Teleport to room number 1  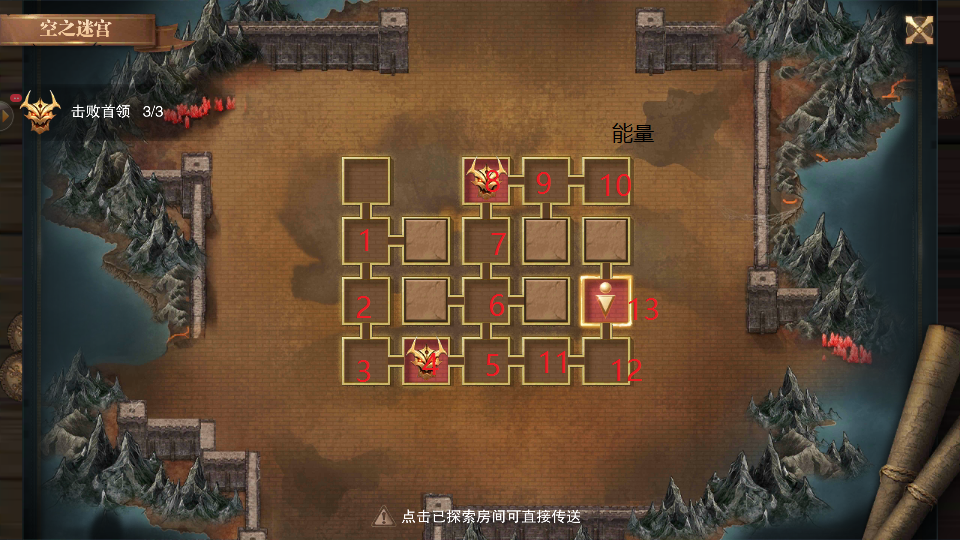point(365,241)
